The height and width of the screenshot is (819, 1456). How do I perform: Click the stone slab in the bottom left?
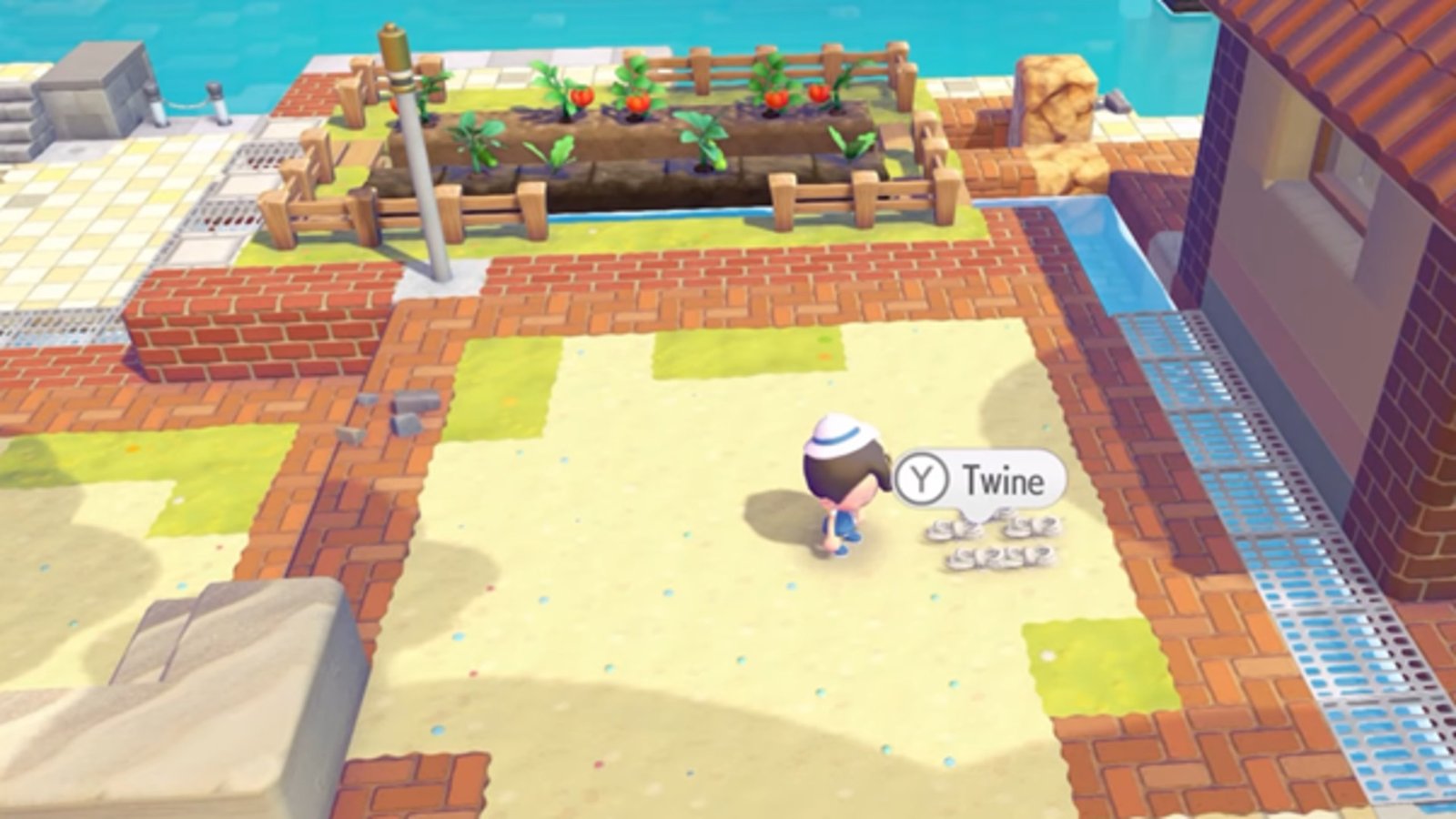200,719
